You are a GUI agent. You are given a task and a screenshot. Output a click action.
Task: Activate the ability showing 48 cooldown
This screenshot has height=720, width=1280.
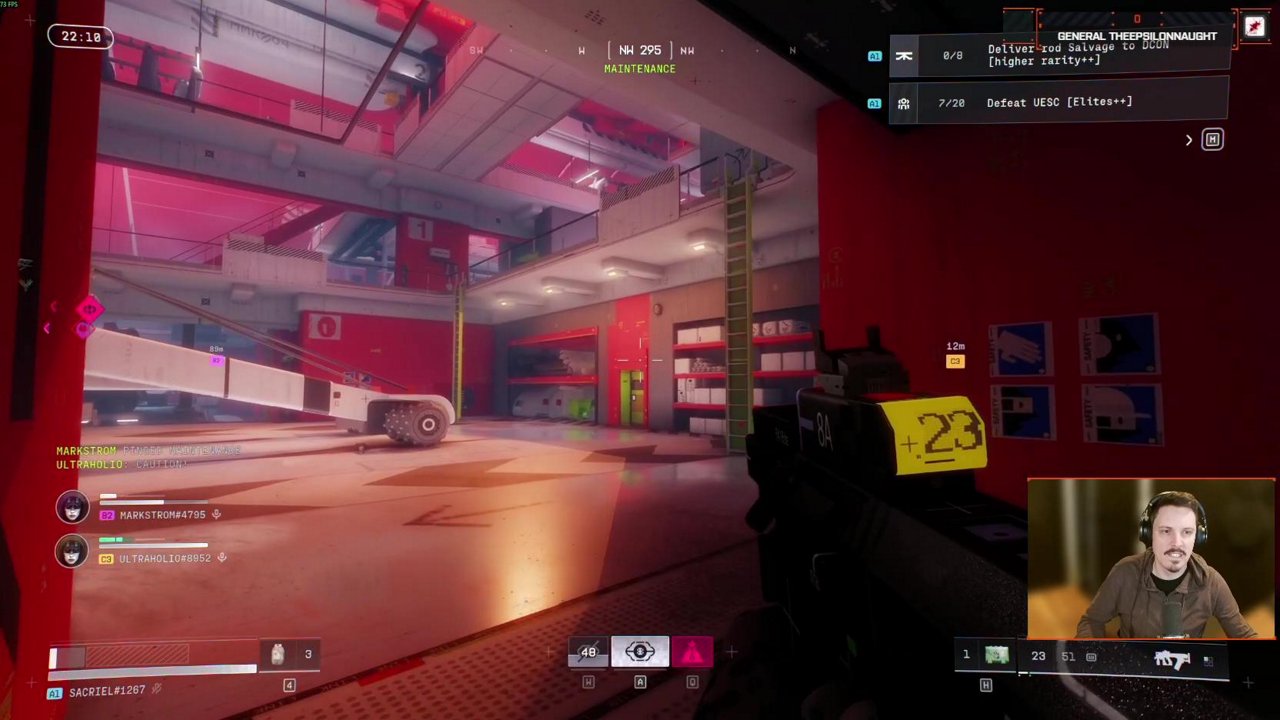click(588, 653)
